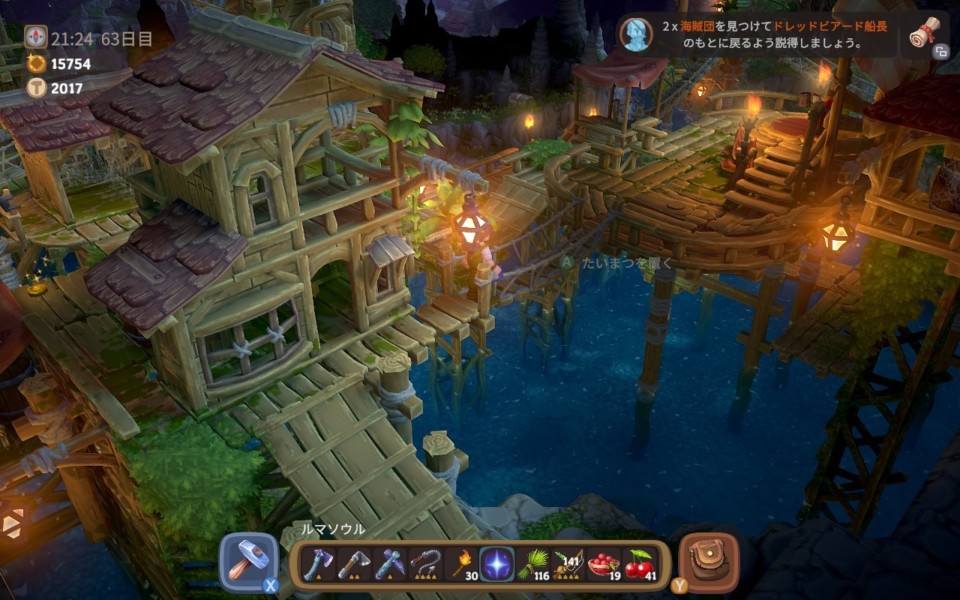Open the hammer build mode icon
Screen dimensions: 960x600
pos(247,561)
